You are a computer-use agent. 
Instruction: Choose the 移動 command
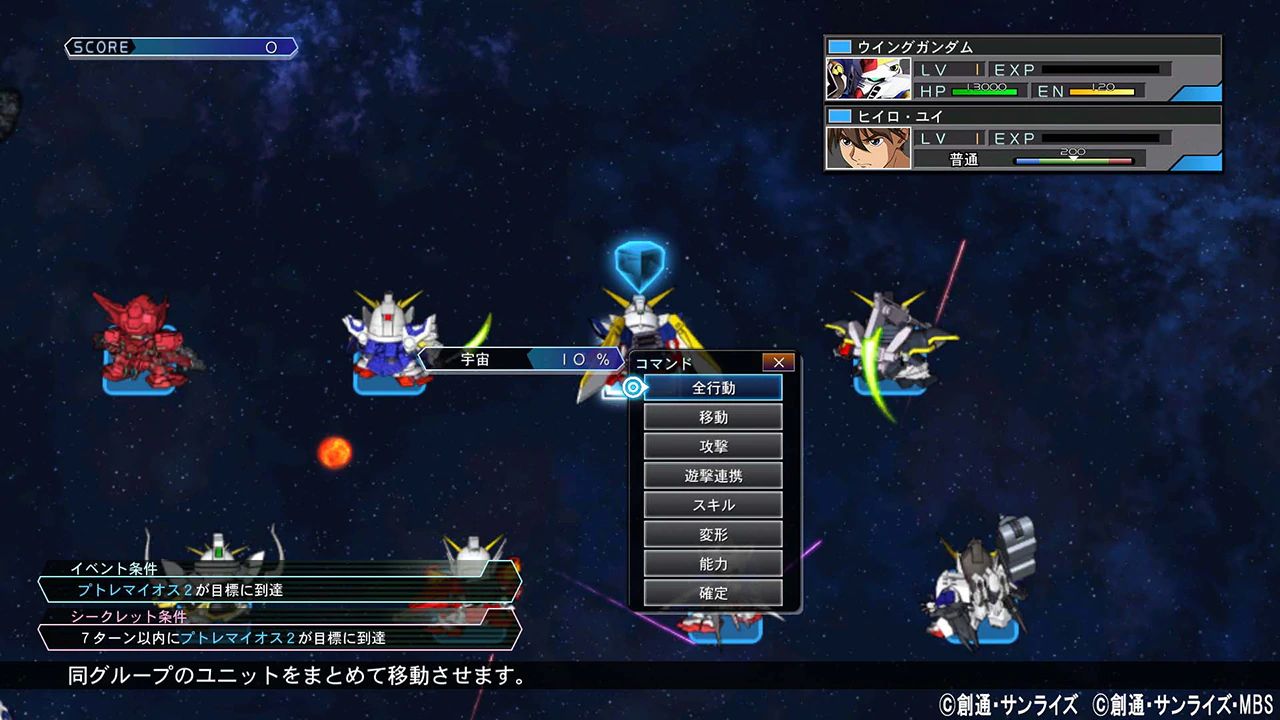713,417
